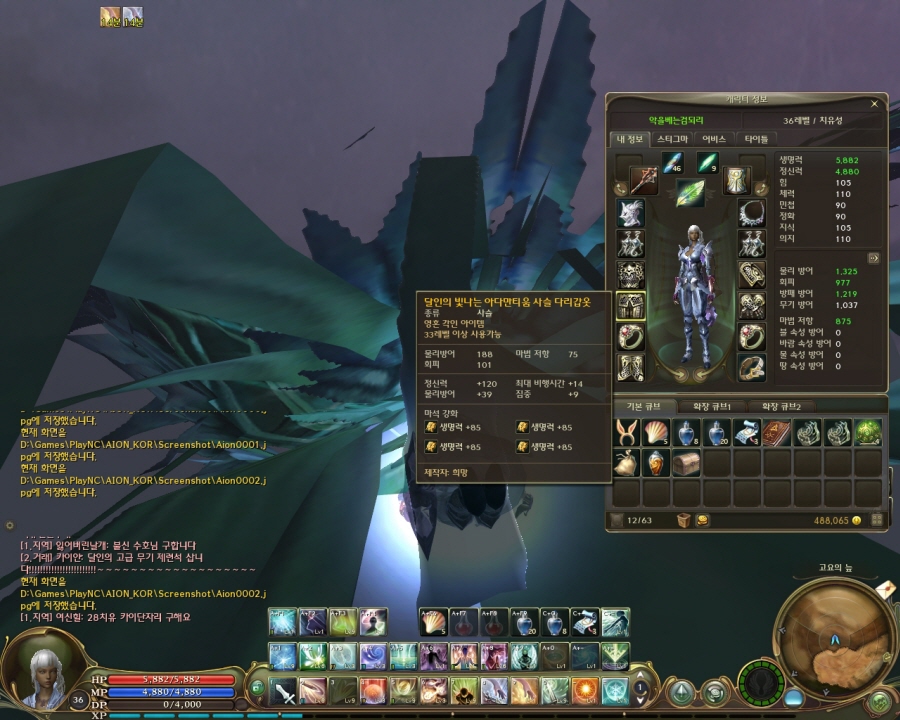Select the seashell item in inventory

click(656, 433)
